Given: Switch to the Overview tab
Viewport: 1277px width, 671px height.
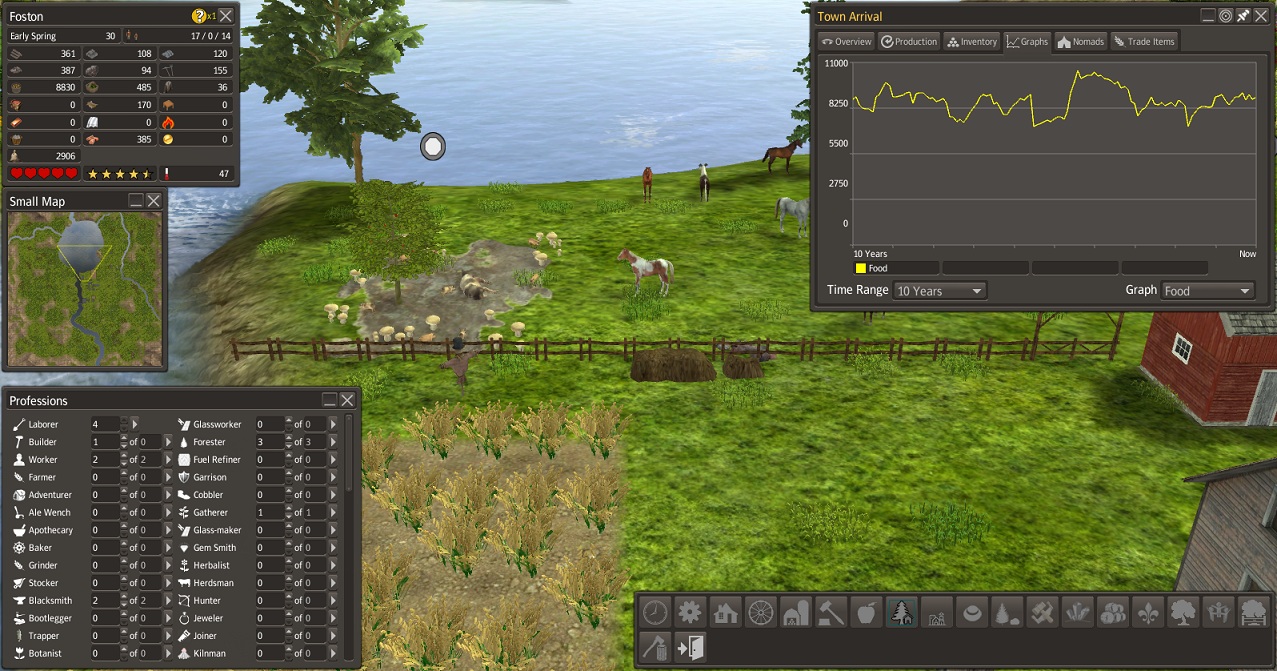Looking at the screenshot, I should (x=846, y=41).
